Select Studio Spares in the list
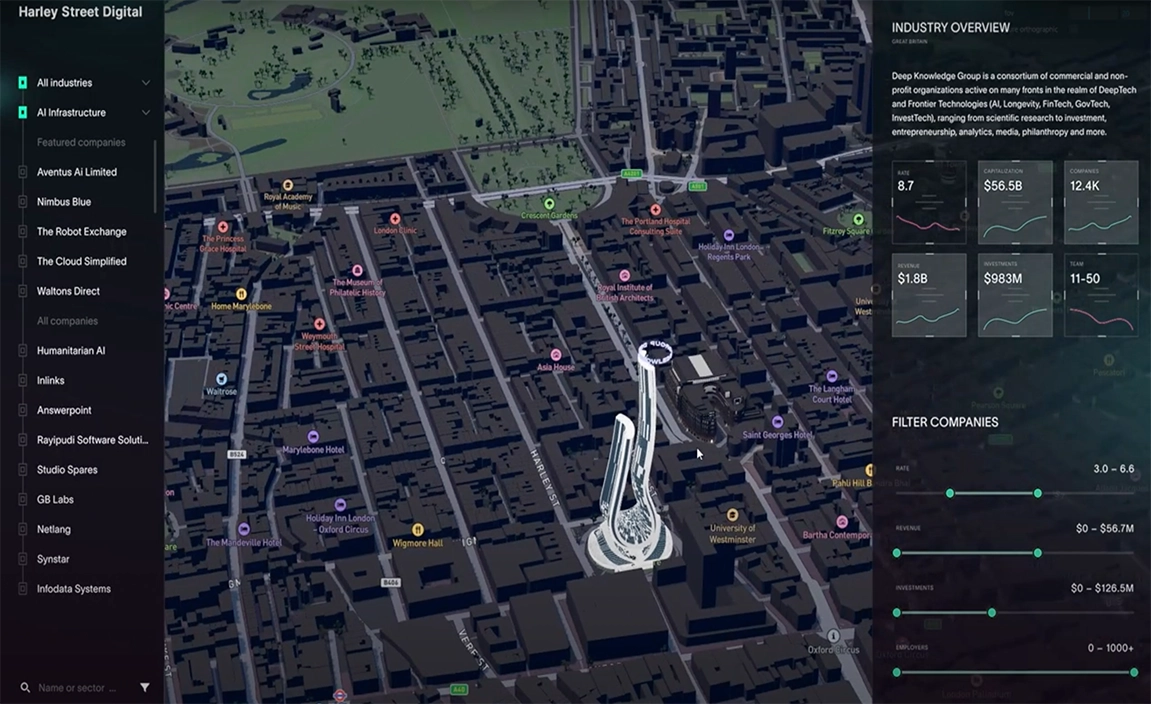Viewport: 1151px width, 704px height. pos(67,470)
